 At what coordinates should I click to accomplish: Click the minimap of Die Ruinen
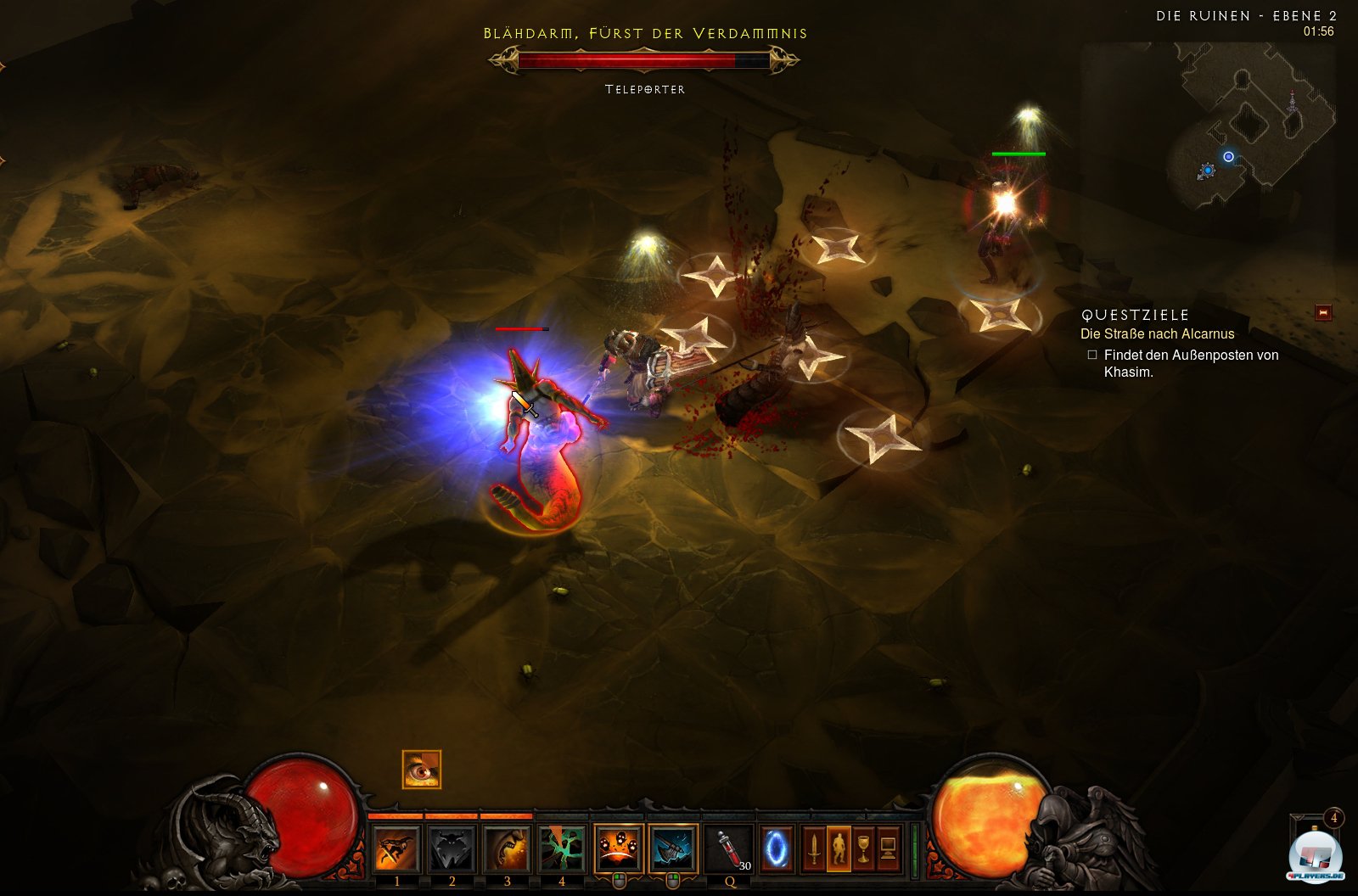[1248, 127]
